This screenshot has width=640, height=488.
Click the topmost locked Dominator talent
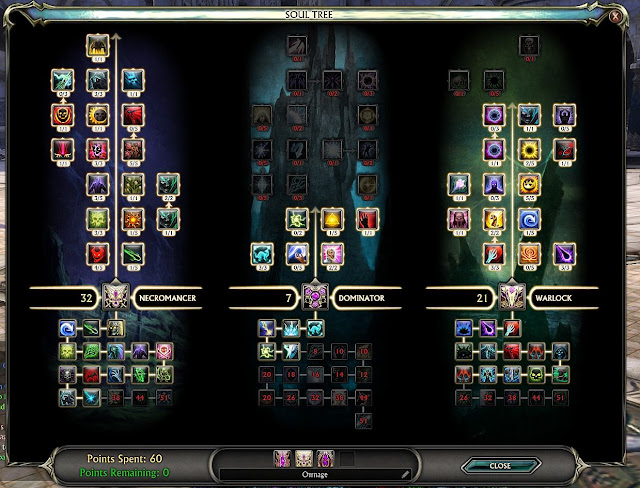coord(296,44)
